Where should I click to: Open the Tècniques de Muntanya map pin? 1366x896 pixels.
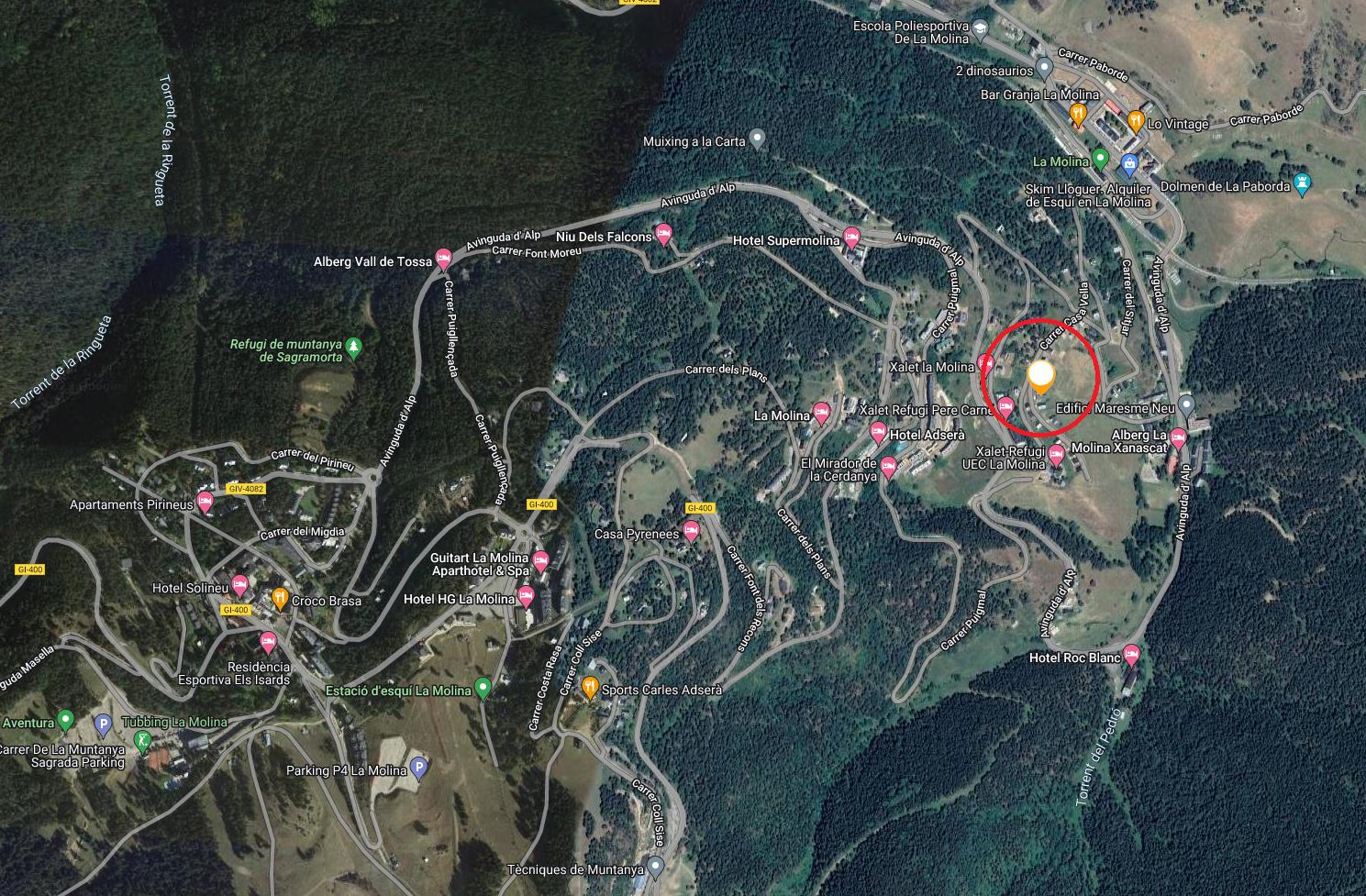pos(655,867)
